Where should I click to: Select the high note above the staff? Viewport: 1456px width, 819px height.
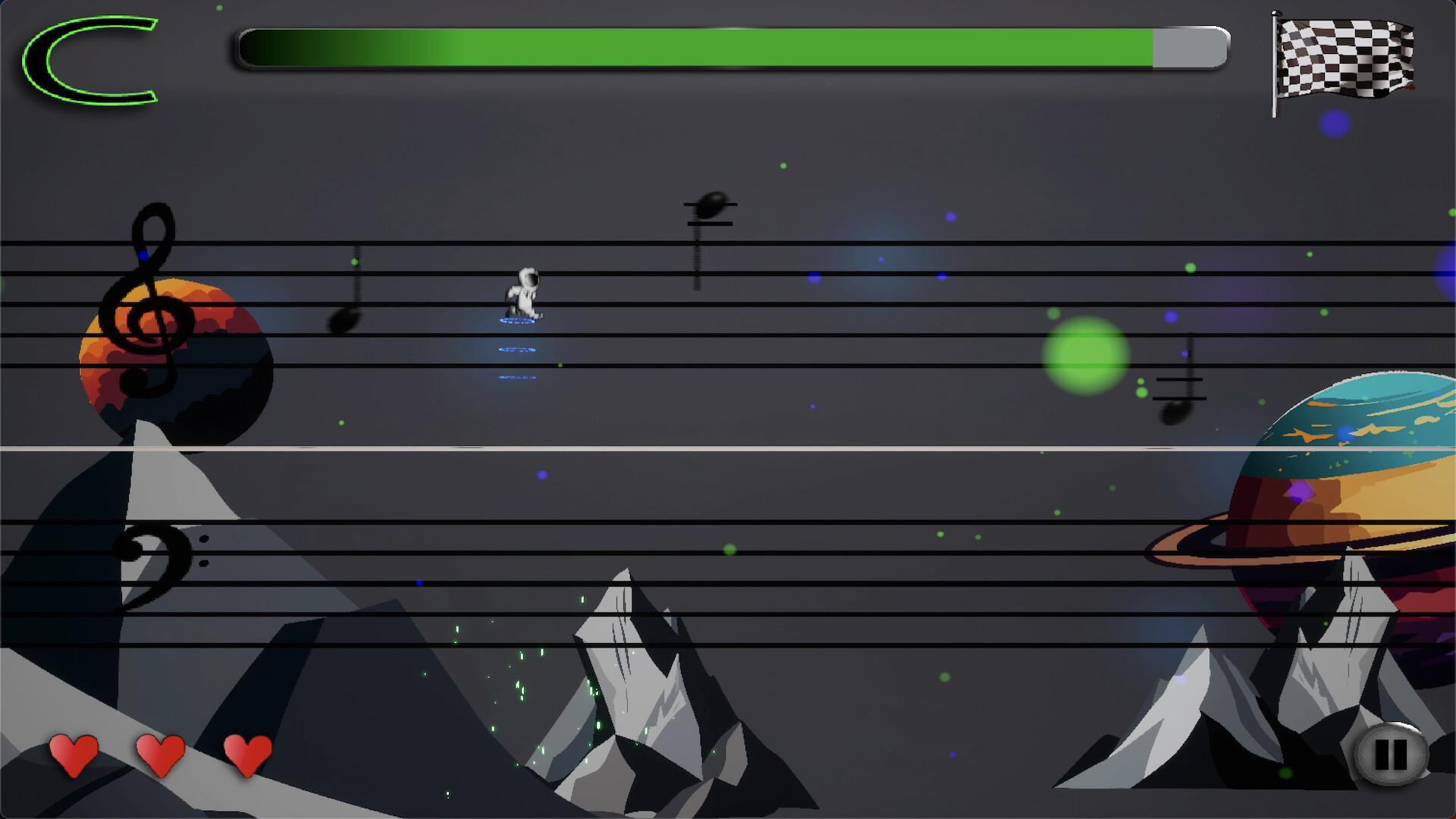711,205
